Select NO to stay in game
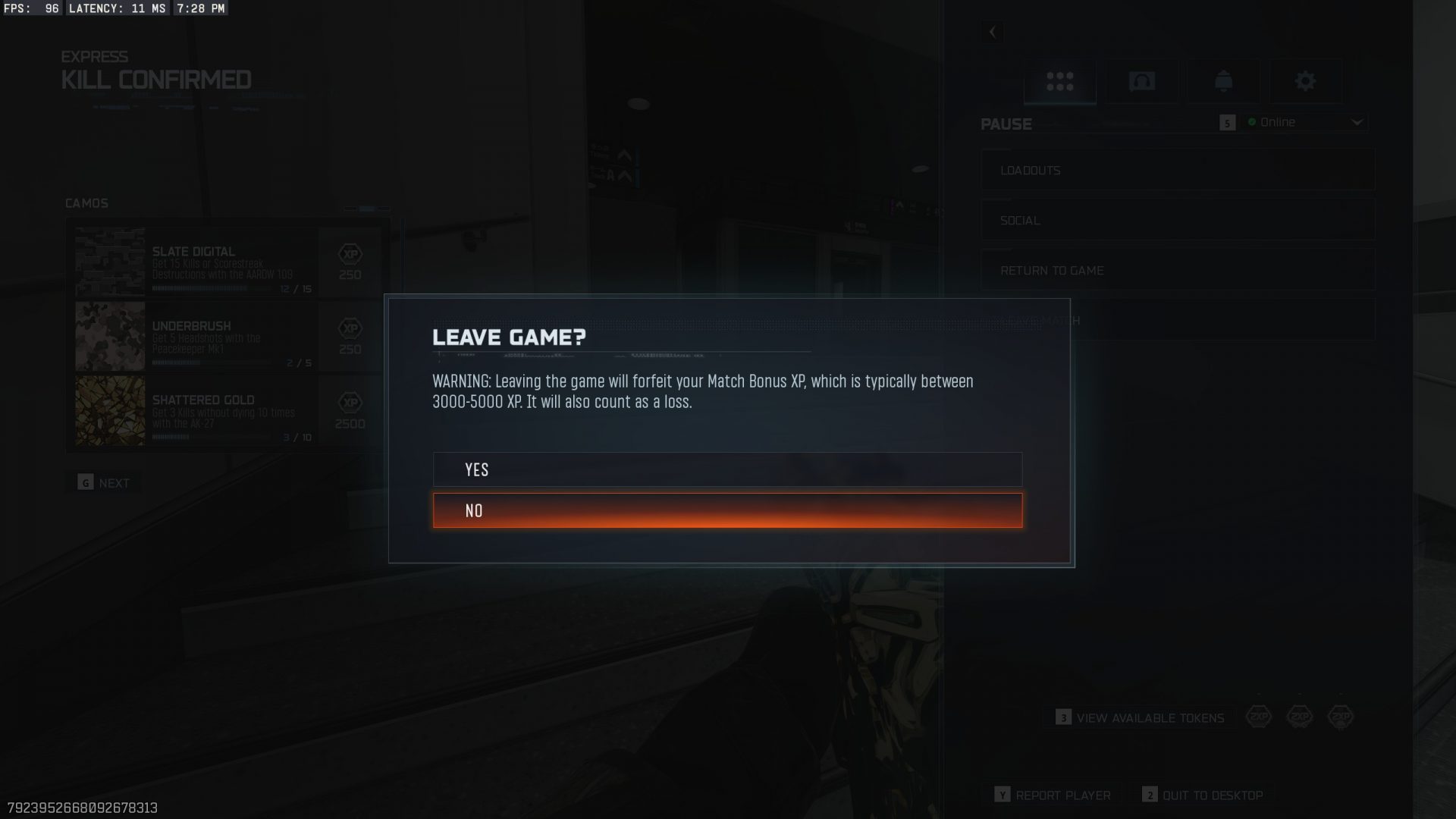Image resolution: width=1456 pixels, height=819 pixels. click(x=727, y=510)
